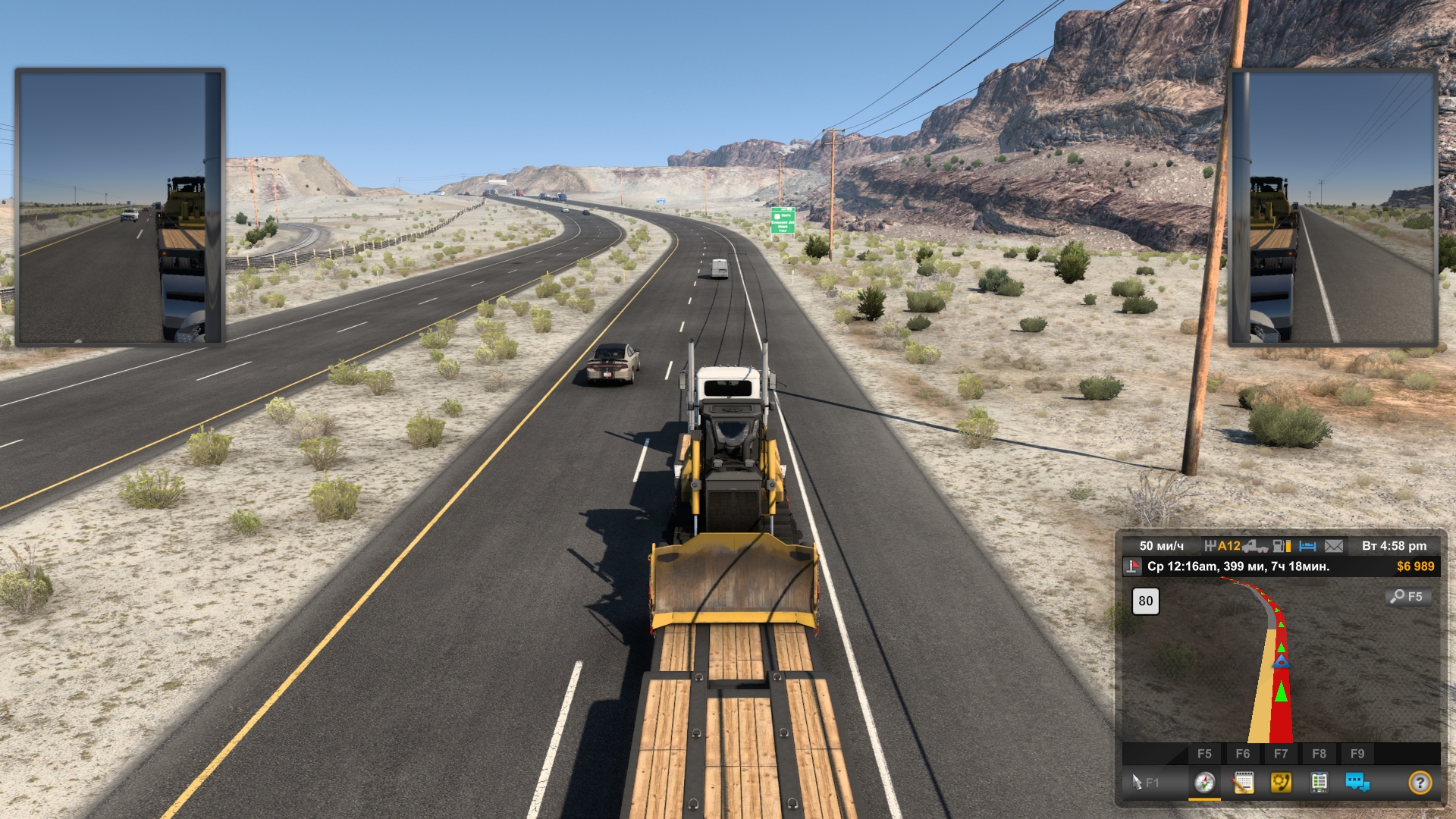Open the compass navigation tab
1456x819 pixels.
1204,782
